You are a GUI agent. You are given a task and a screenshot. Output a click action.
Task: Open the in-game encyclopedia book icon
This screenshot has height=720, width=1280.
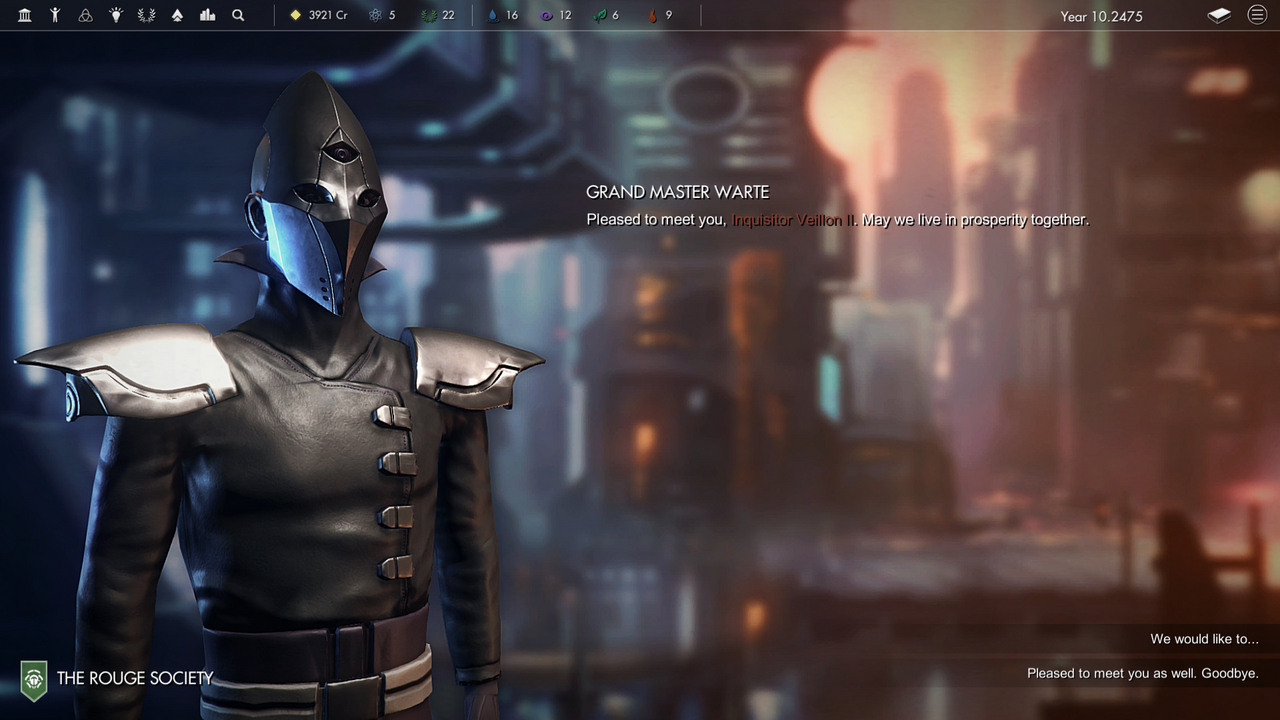1219,15
